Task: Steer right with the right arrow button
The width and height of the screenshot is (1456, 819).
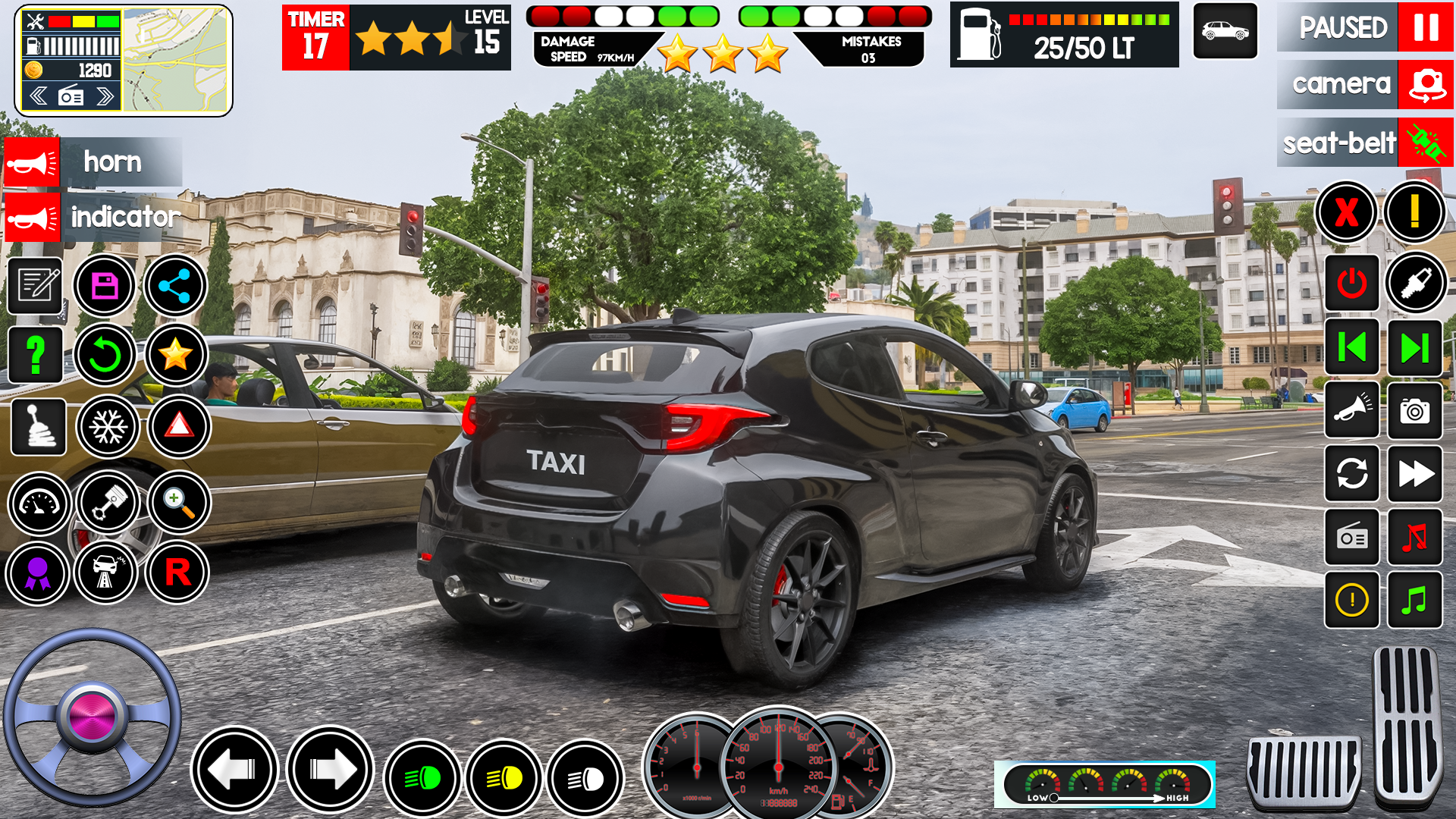Action: pos(331,770)
